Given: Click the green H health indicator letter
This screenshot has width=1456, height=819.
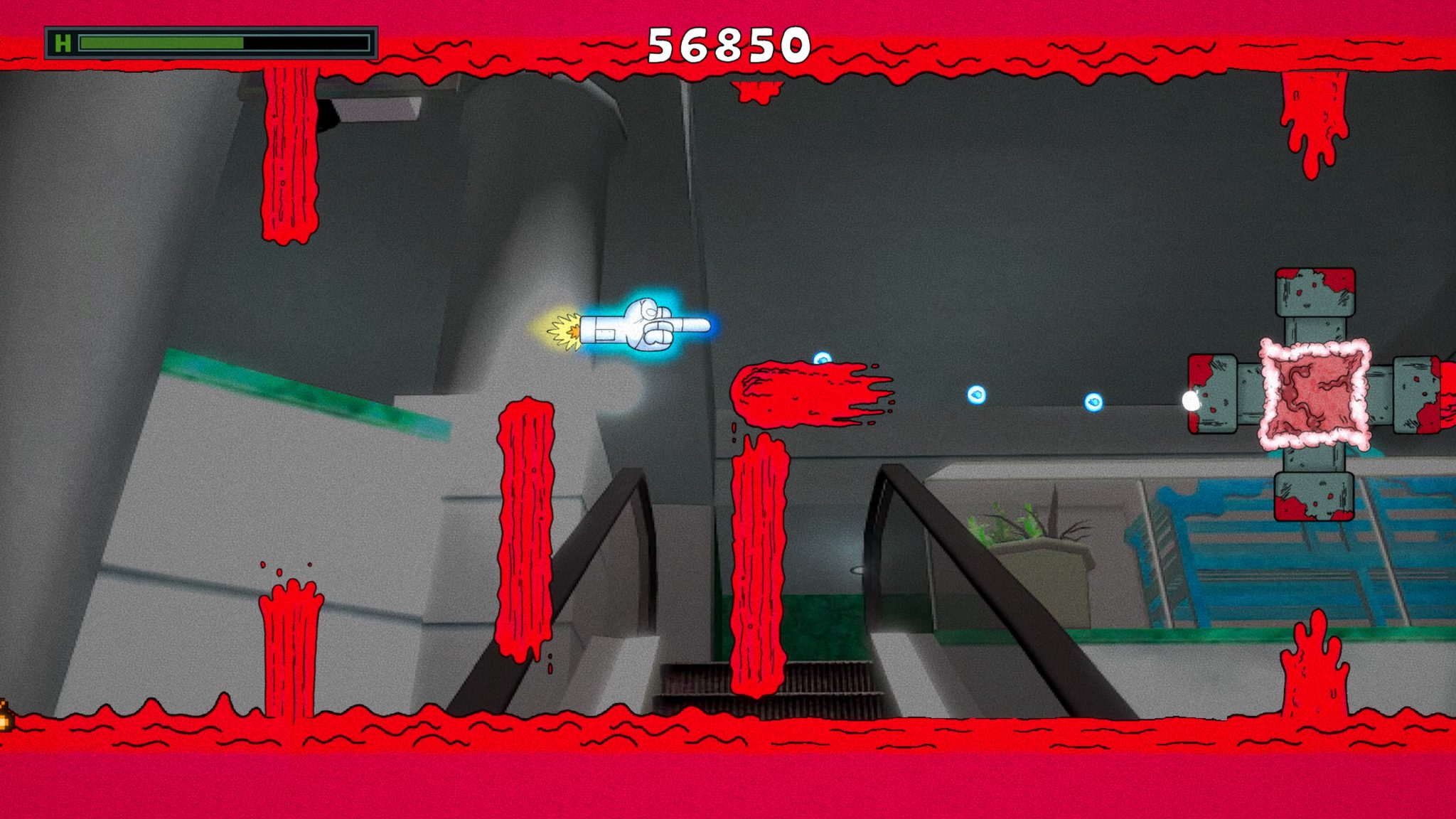Looking at the screenshot, I should (63, 42).
